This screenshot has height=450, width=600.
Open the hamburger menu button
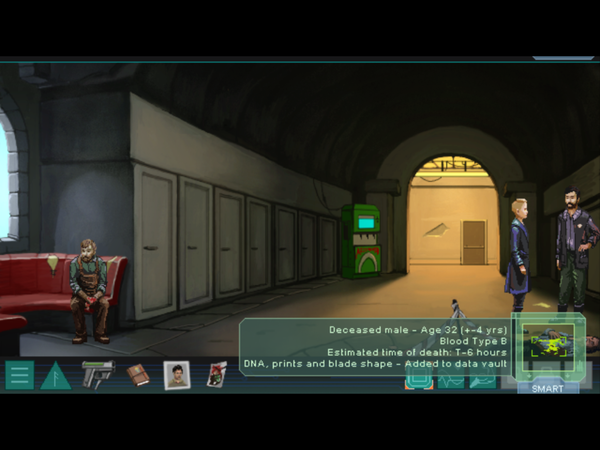tap(19, 375)
